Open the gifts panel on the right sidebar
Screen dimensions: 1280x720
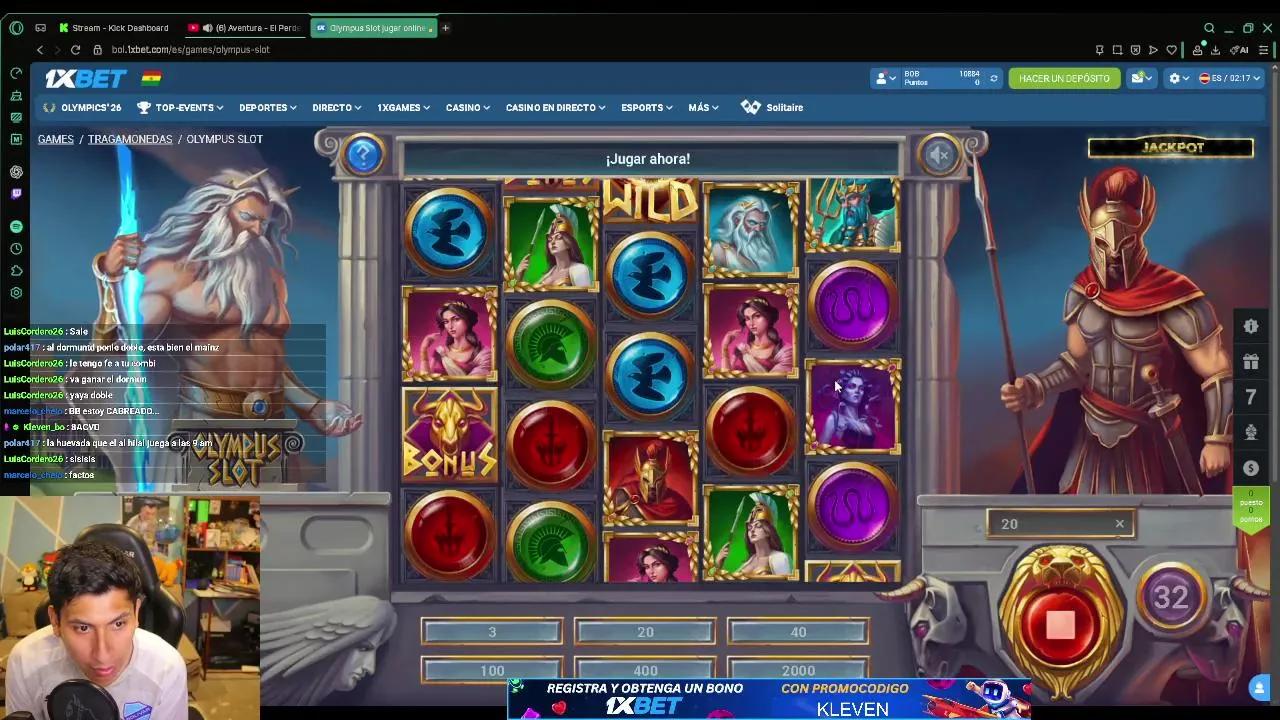[x=1251, y=361]
